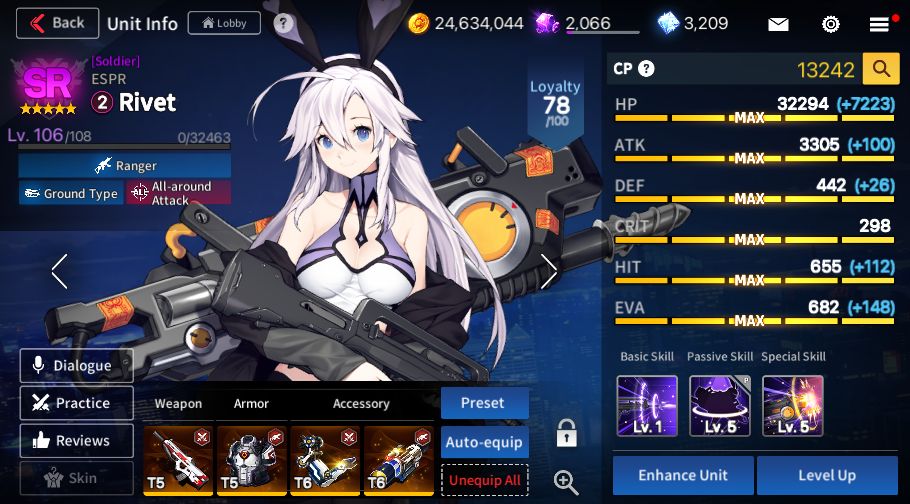Return to the Lobby

click(x=224, y=22)
